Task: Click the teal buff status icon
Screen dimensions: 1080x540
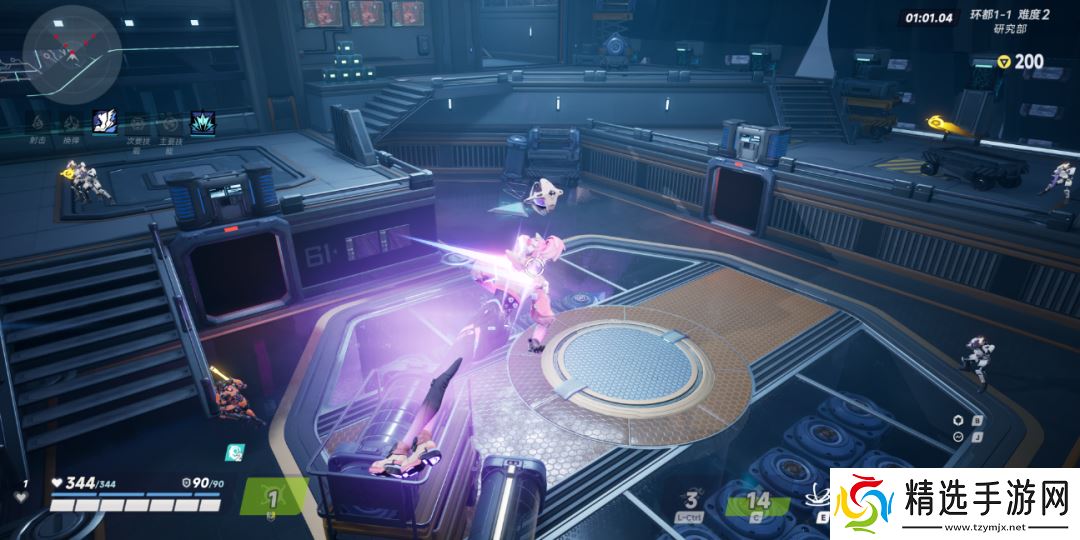Action: point(233,453)
